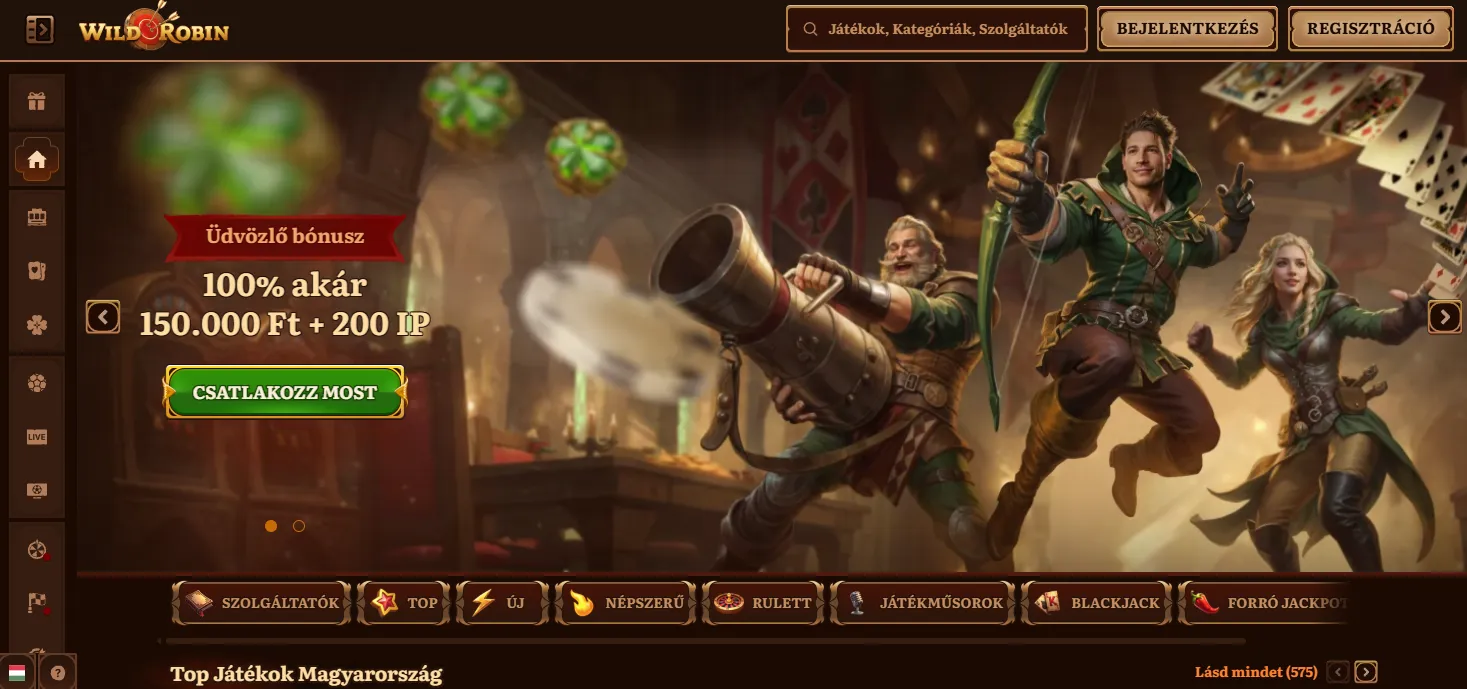
Task: Click the Wild Robin logo
Action: click(x=154, y=29)
